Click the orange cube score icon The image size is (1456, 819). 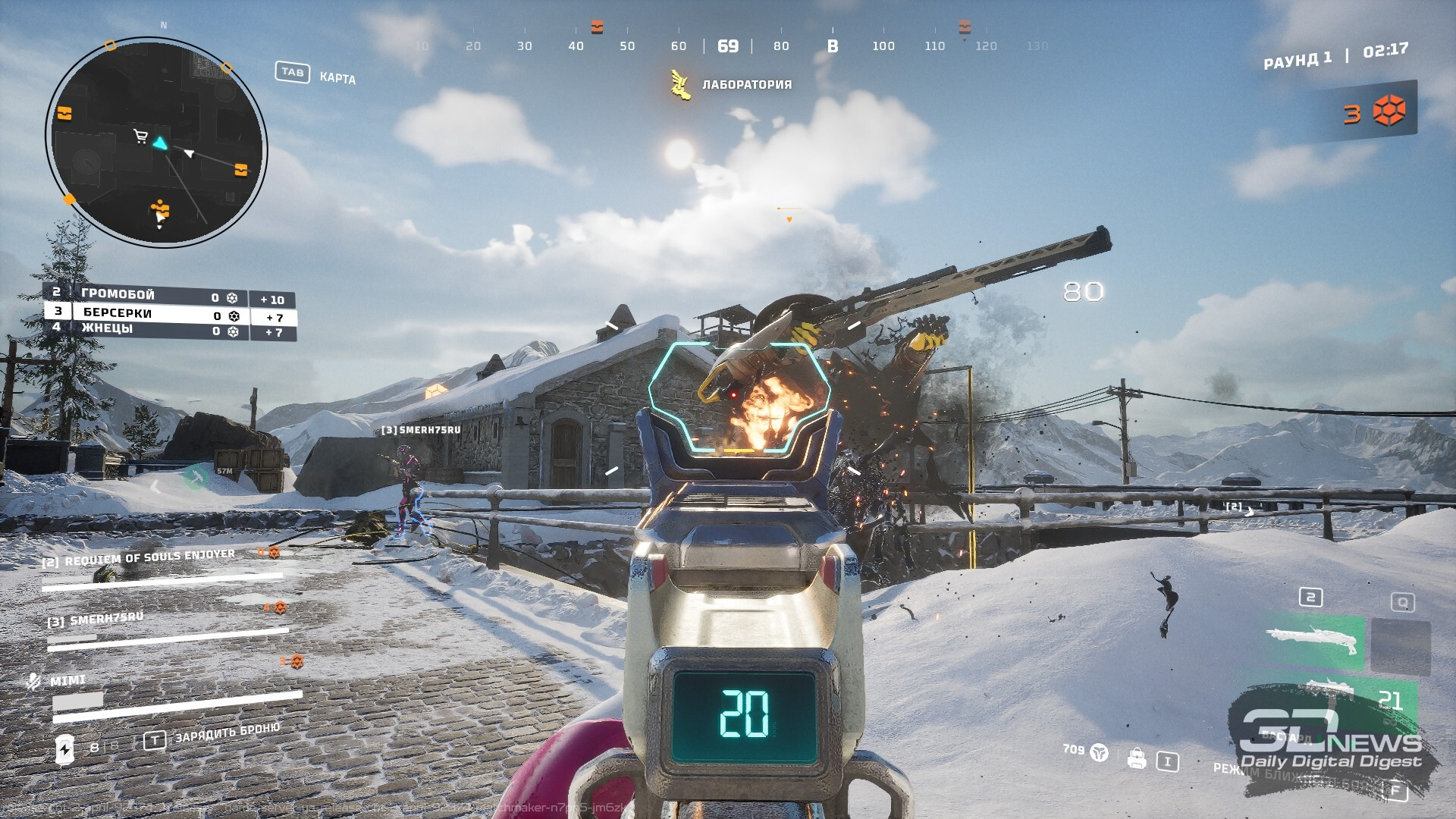(1389, 111)
